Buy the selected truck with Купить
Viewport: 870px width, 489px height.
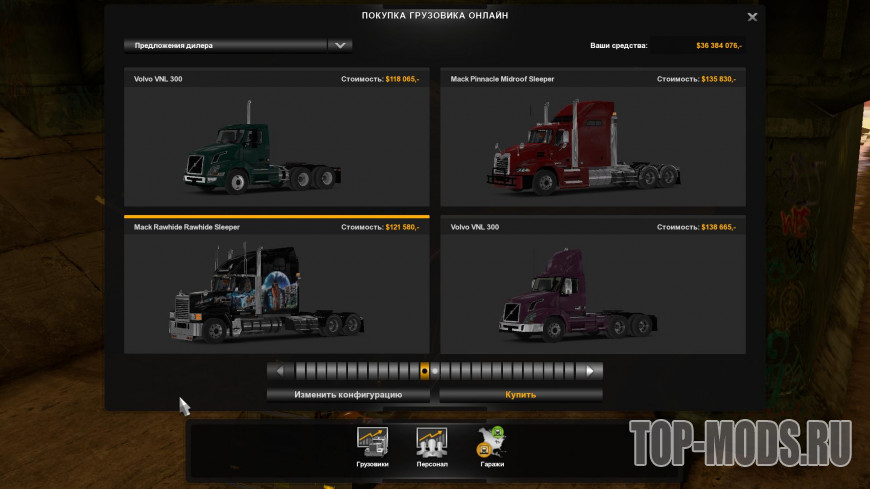click(520, 394)
